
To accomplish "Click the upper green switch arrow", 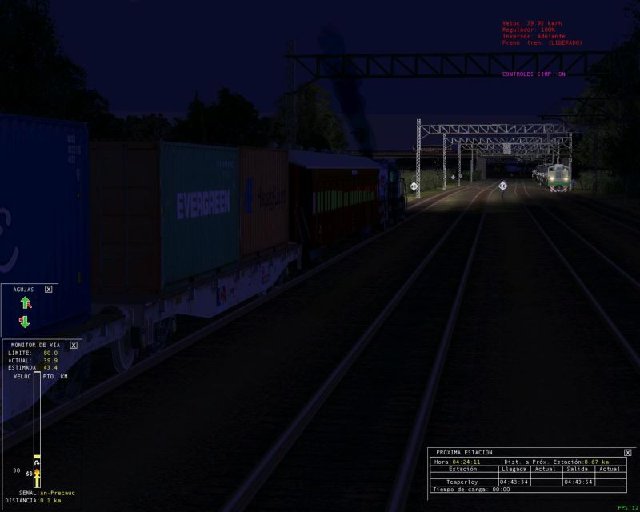I will (24, 303).
